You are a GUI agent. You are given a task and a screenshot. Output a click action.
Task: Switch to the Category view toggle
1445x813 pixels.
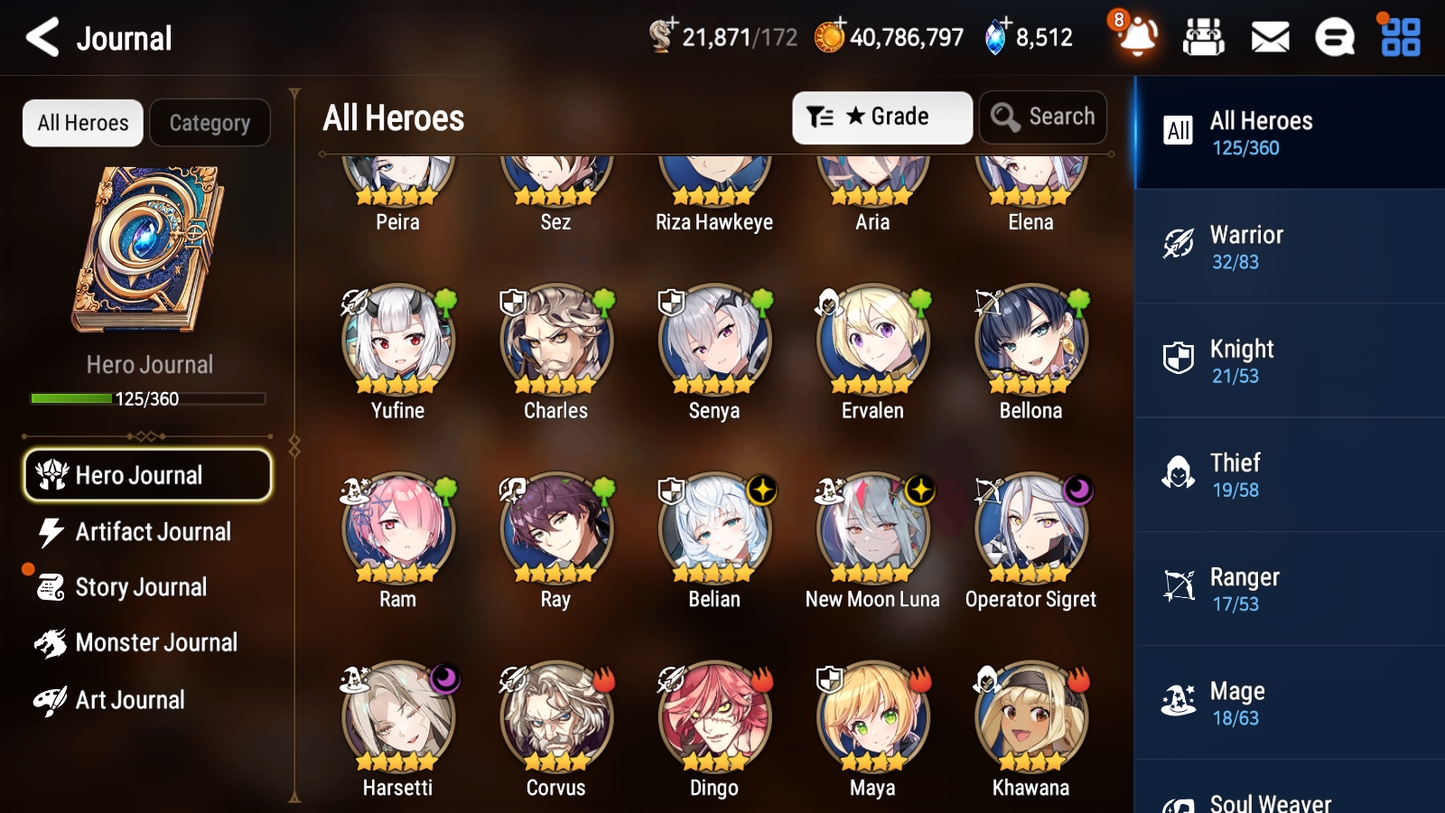click(210, 123)
